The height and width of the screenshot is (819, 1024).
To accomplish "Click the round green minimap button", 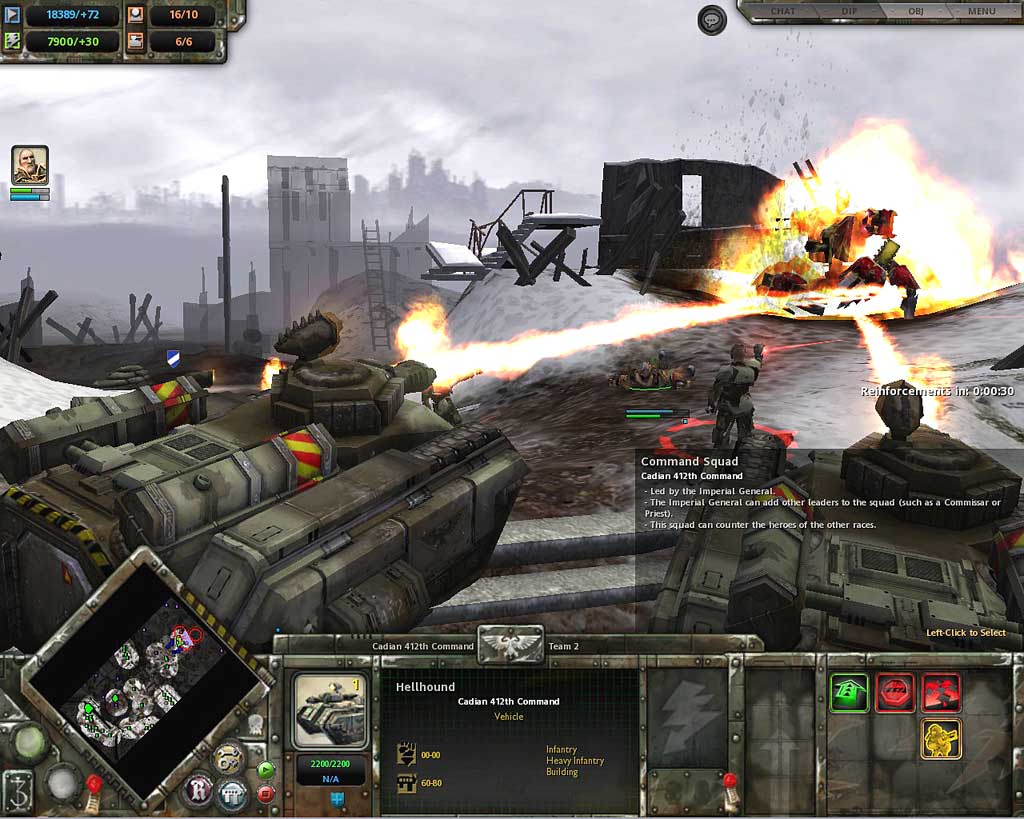I will pos(30,741).
